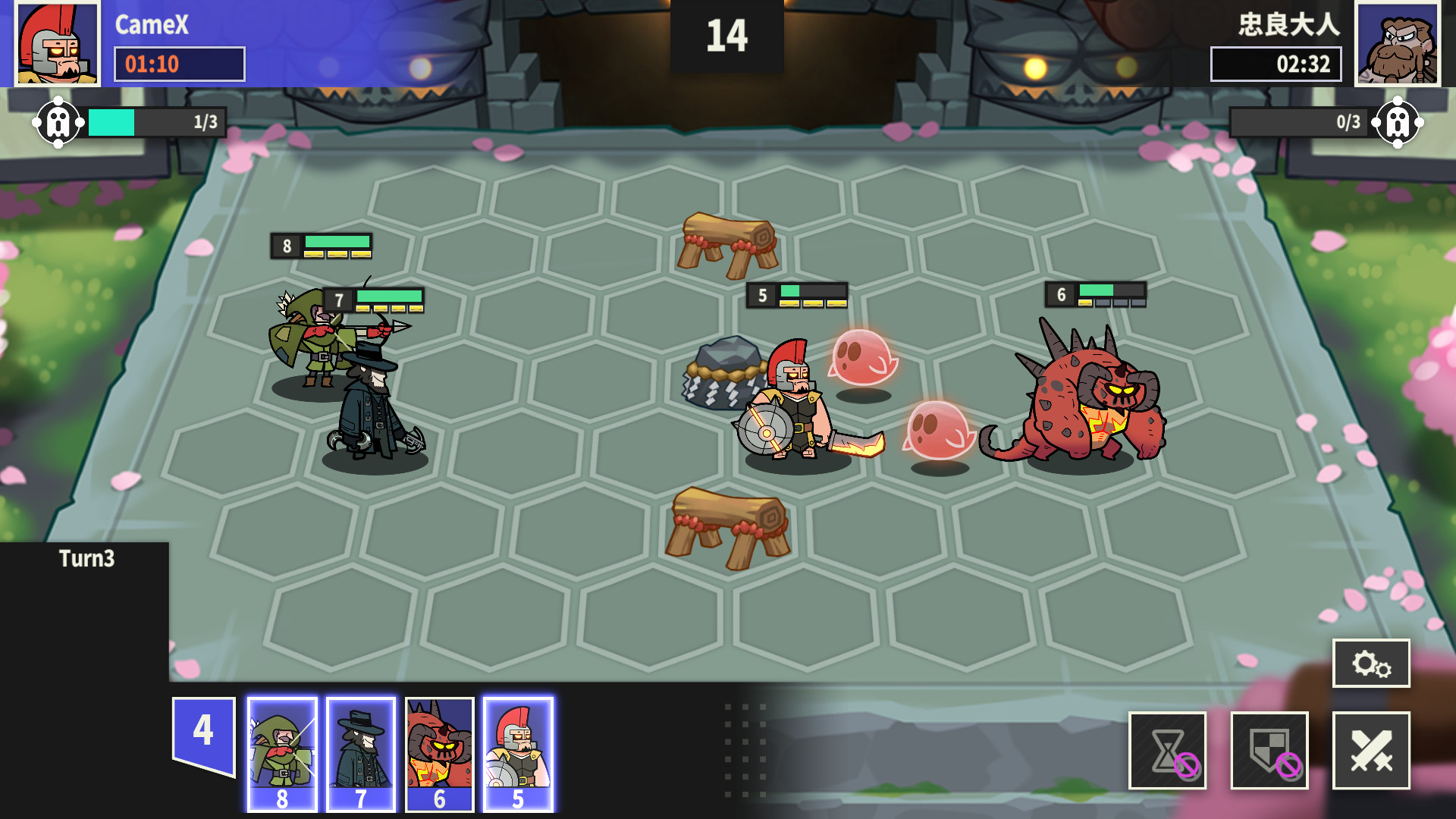This screenshot has width=1456, height=819.
Task: Click the 1/3 round progress bar
Action: pyautogui.click(x=152, y=120)
